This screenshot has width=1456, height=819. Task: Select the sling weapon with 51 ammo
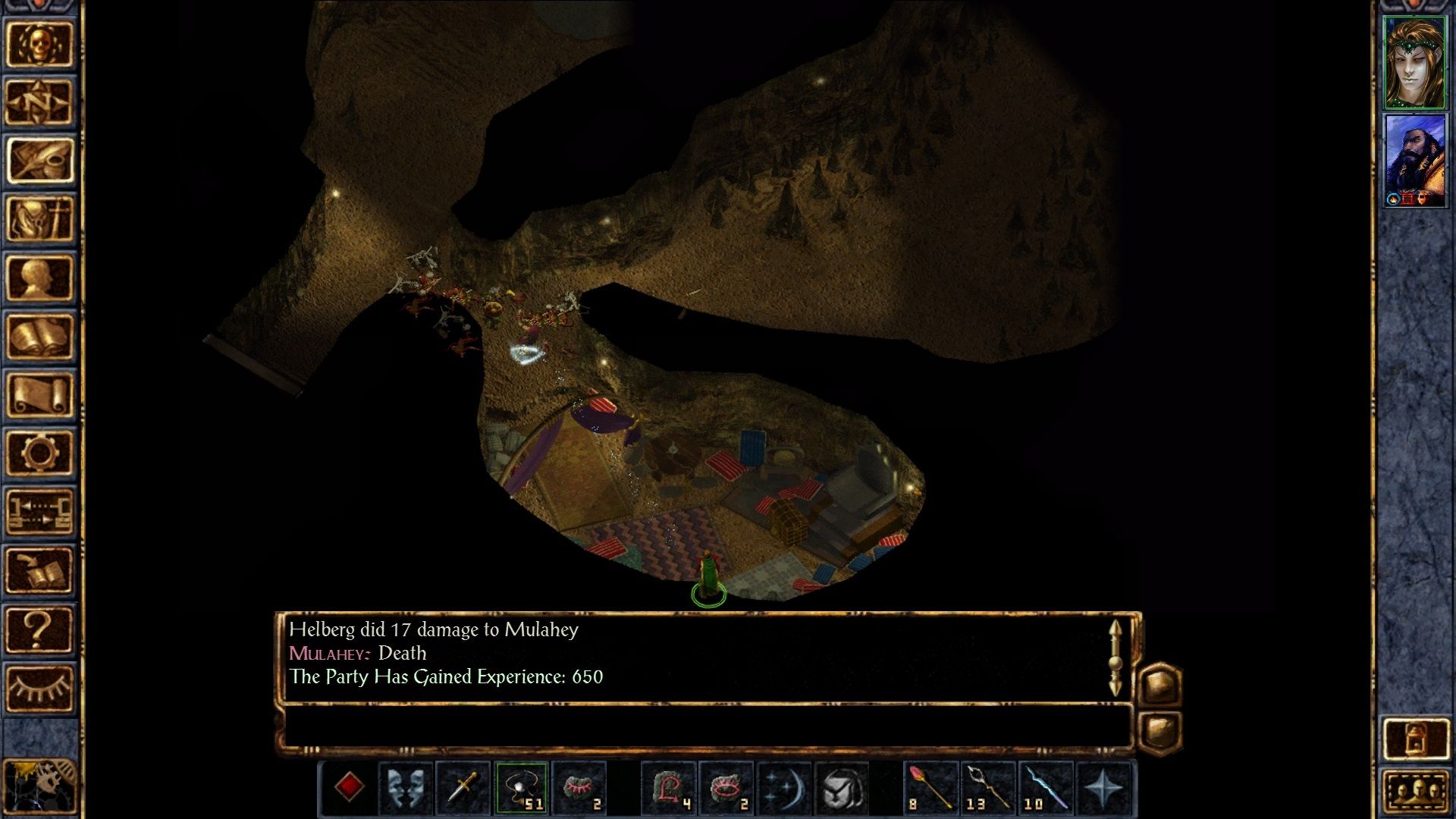point(521,788)
